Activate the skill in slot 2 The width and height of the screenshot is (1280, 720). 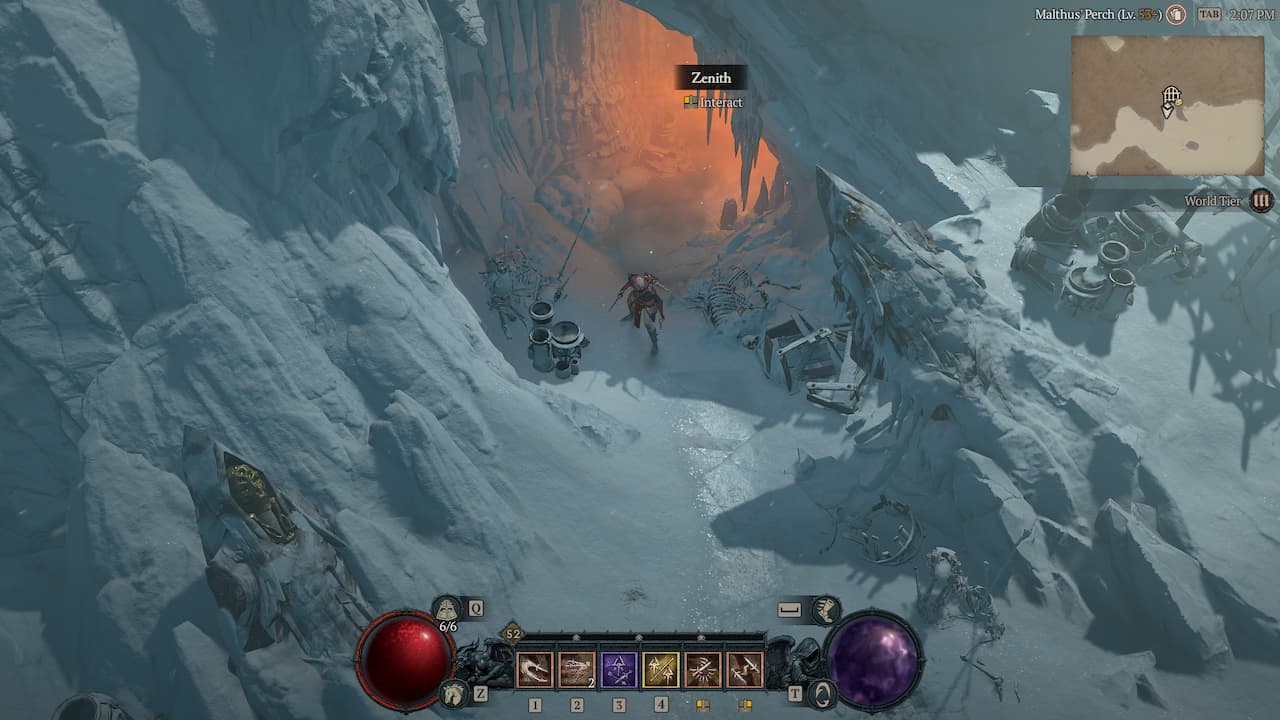click(x=578, y=668)
